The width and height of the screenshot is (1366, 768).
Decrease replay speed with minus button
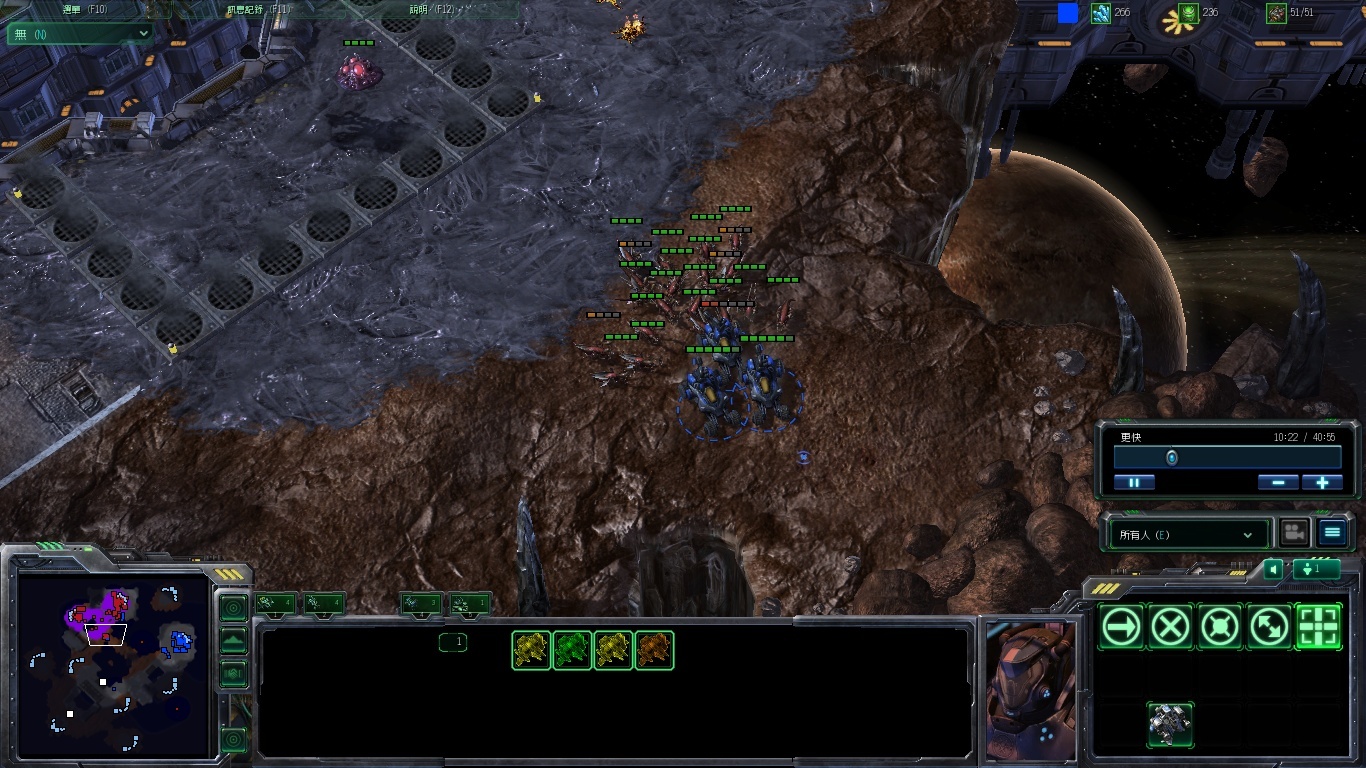[1278, 482]
